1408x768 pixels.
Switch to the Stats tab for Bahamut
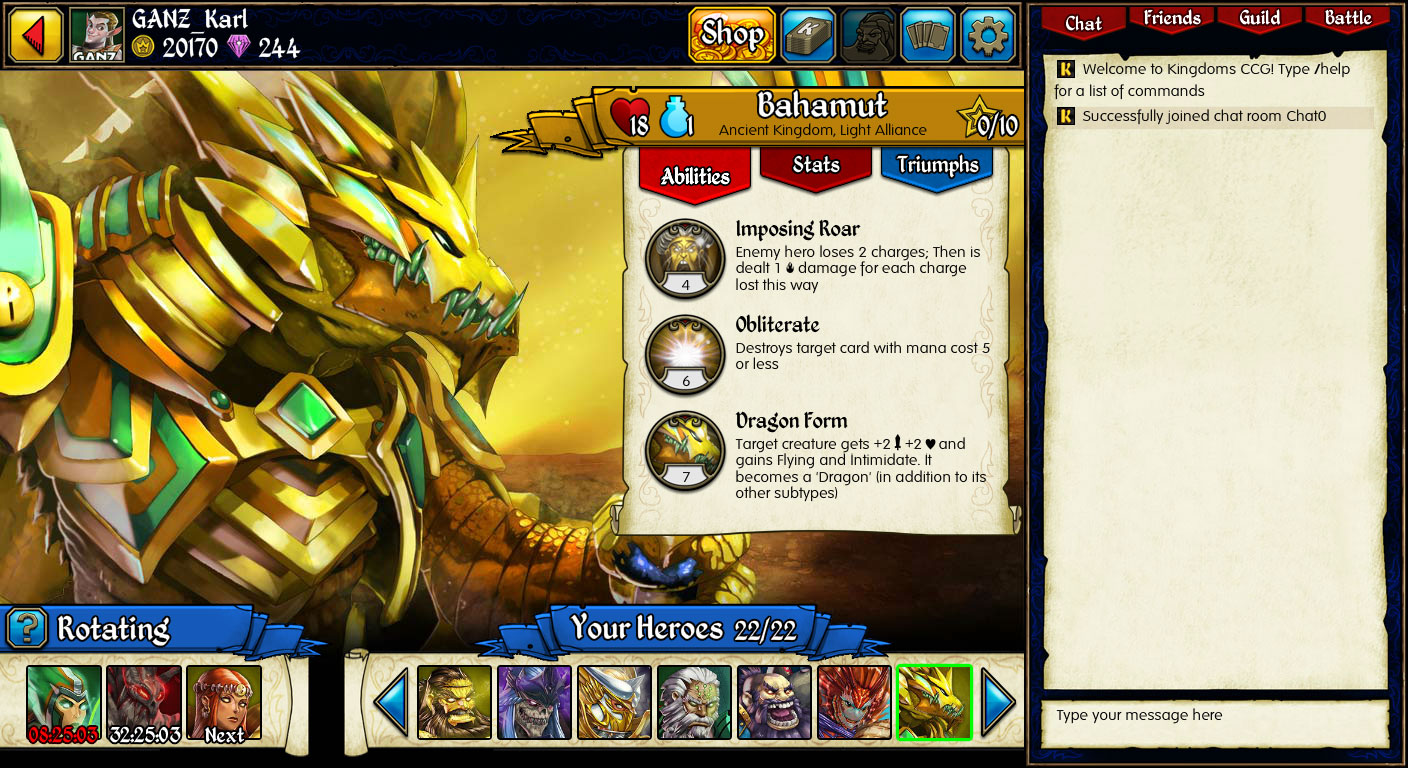[x=815, y=167]
